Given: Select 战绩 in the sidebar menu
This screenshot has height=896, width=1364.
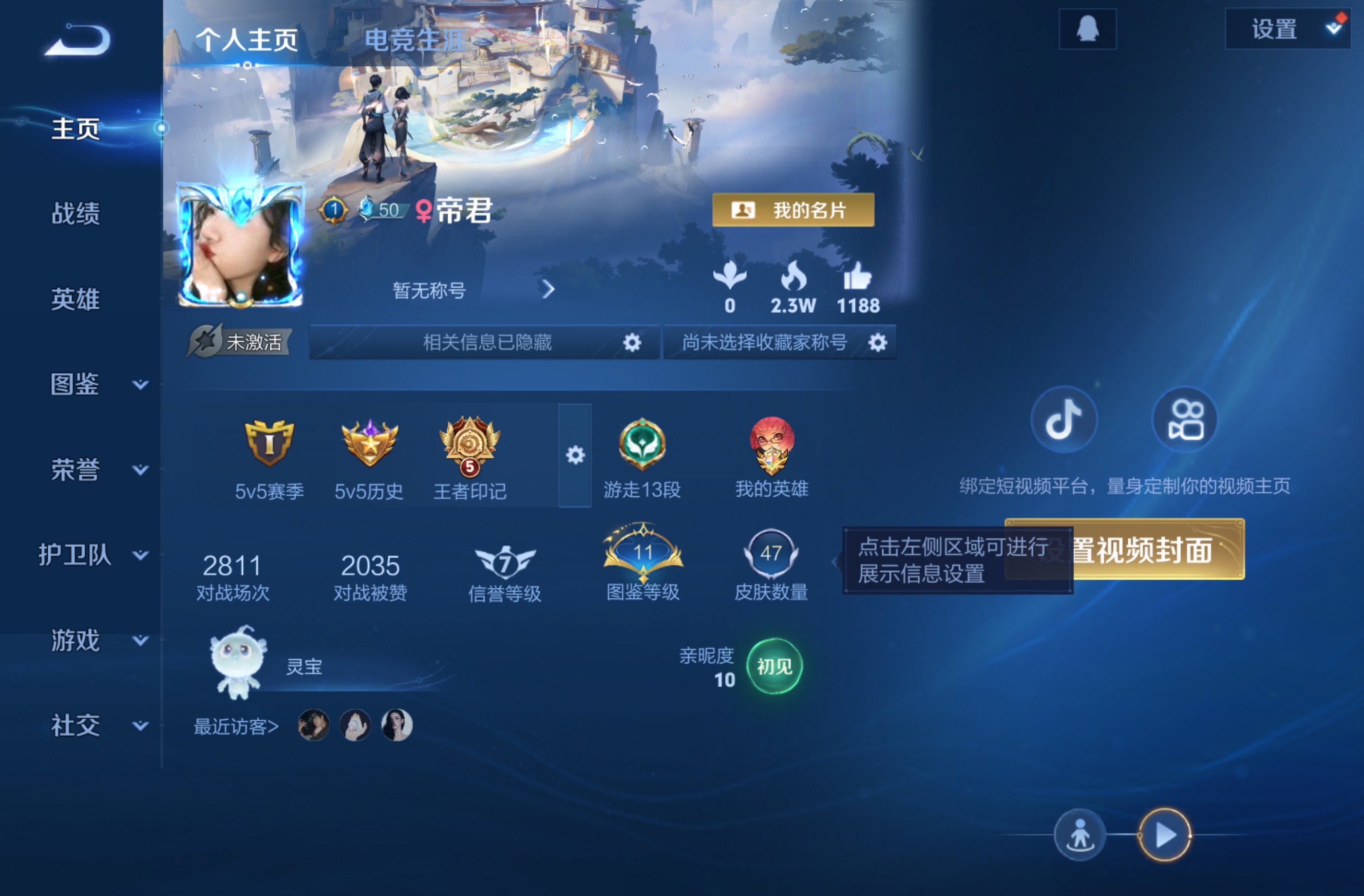Looking at the screenshot, I should pos(75,214).
